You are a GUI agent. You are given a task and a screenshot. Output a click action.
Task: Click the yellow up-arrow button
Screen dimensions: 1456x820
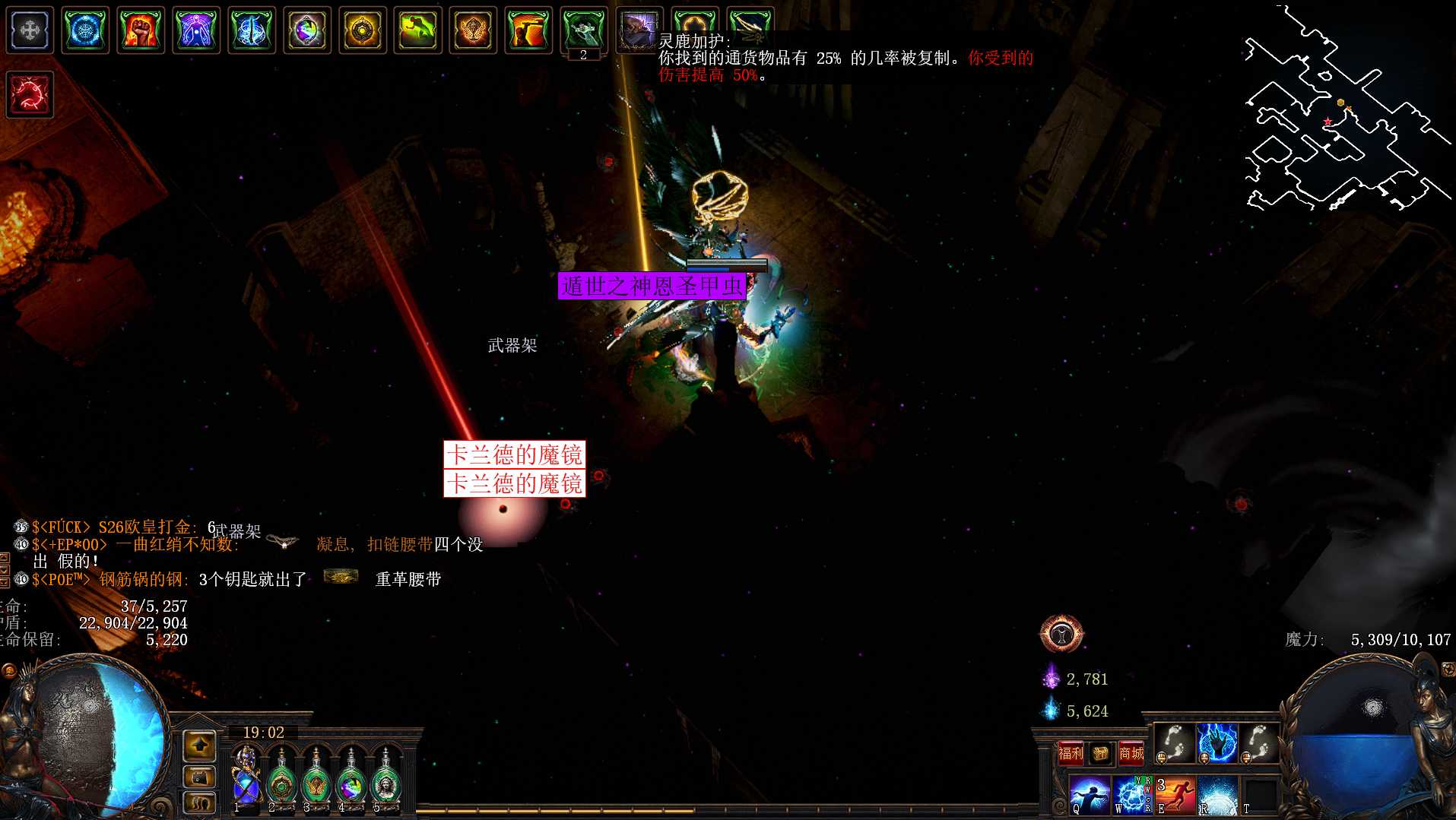[199, 746]
